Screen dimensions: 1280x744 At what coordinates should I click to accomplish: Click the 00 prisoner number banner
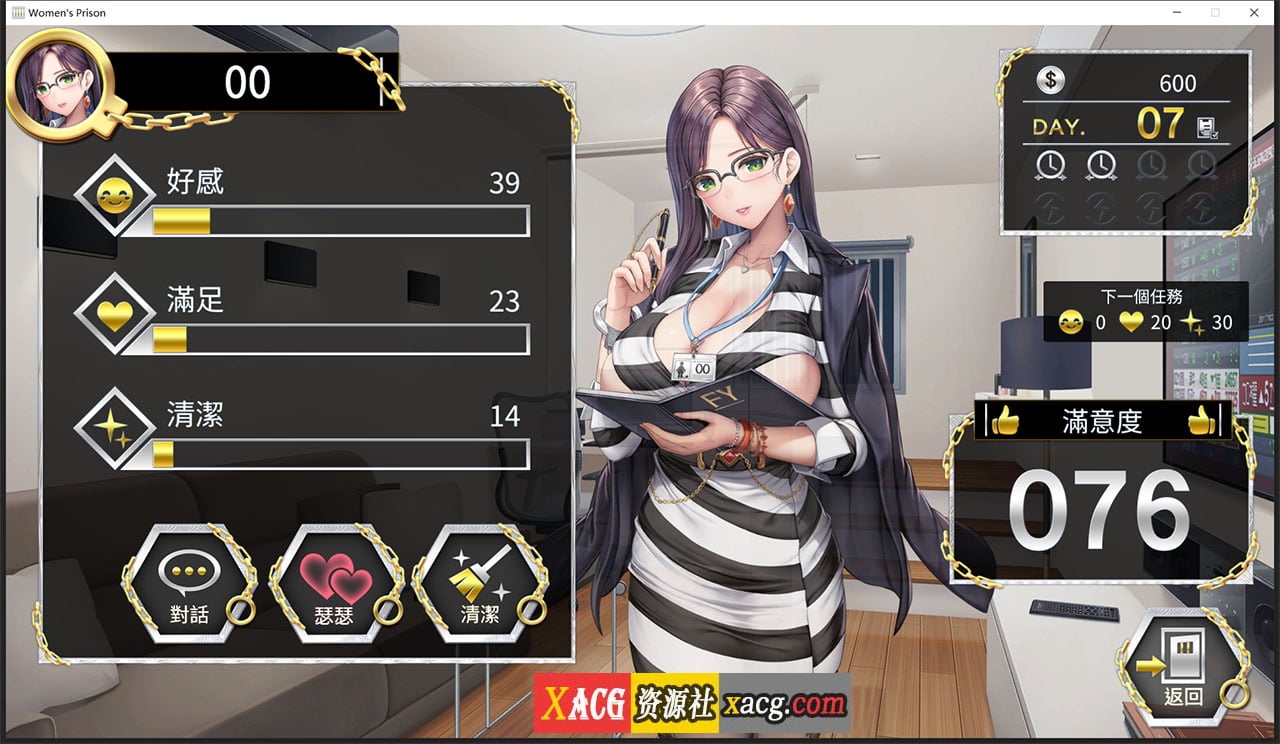coord(249,82)
